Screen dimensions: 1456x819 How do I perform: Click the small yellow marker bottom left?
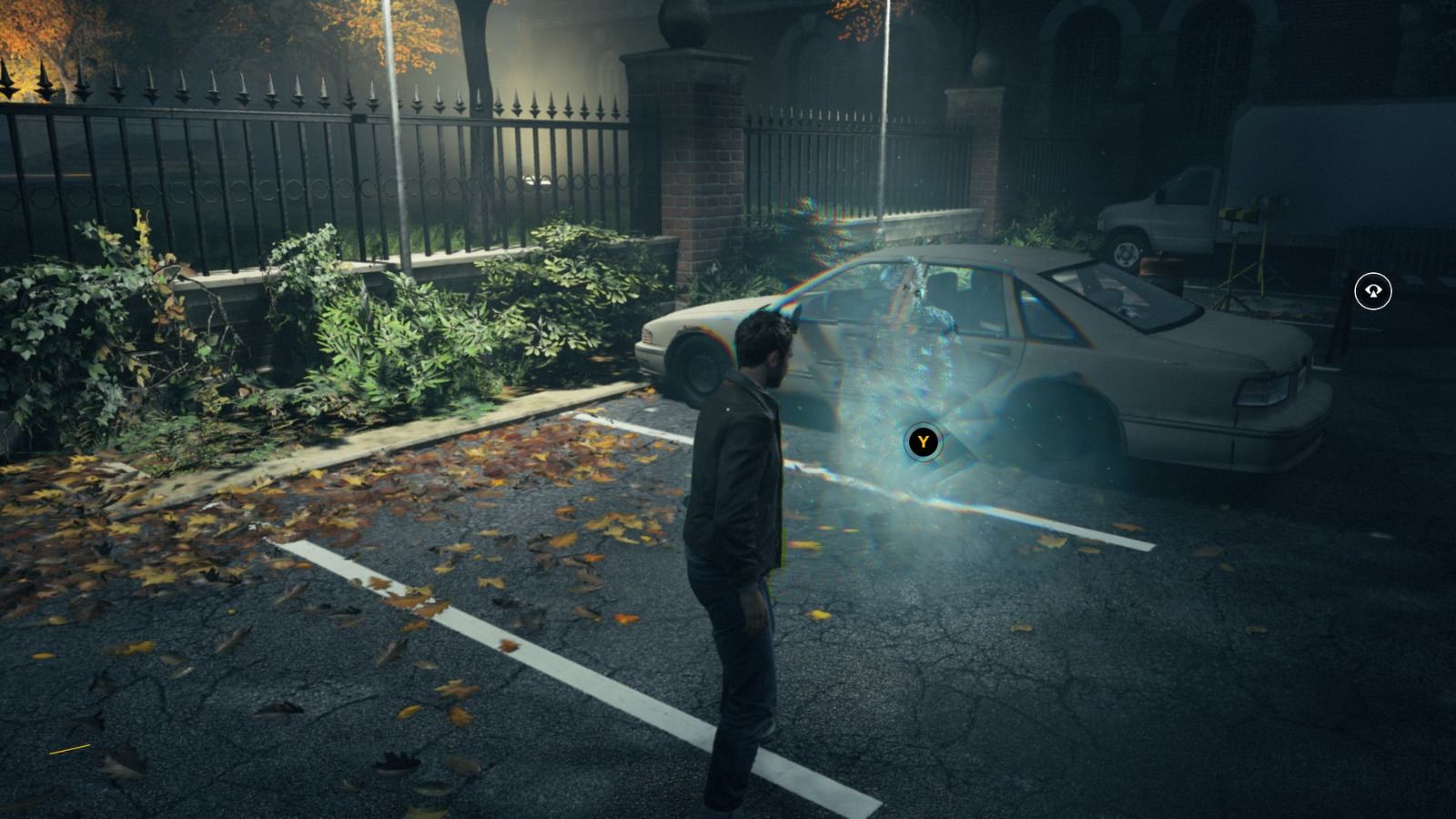click(68, 748)
